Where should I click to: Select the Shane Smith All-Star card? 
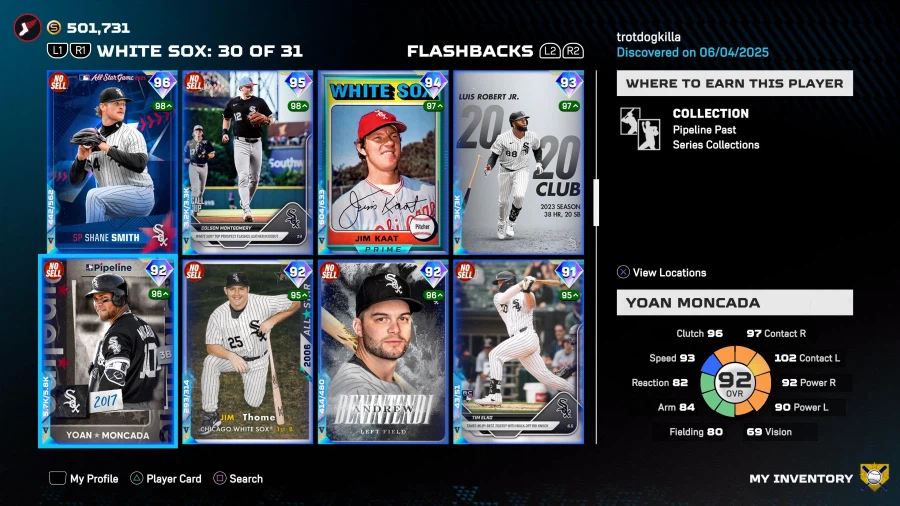pos(110,161)
